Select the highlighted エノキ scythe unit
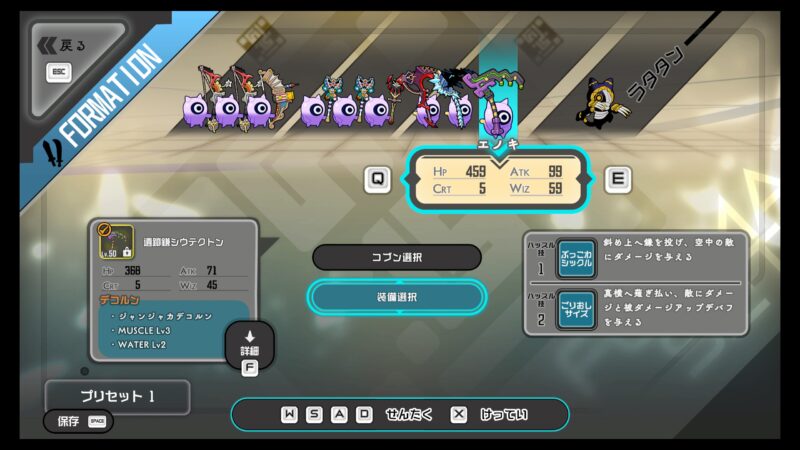This screenshot has height=450, width=800. coord(499,108)
